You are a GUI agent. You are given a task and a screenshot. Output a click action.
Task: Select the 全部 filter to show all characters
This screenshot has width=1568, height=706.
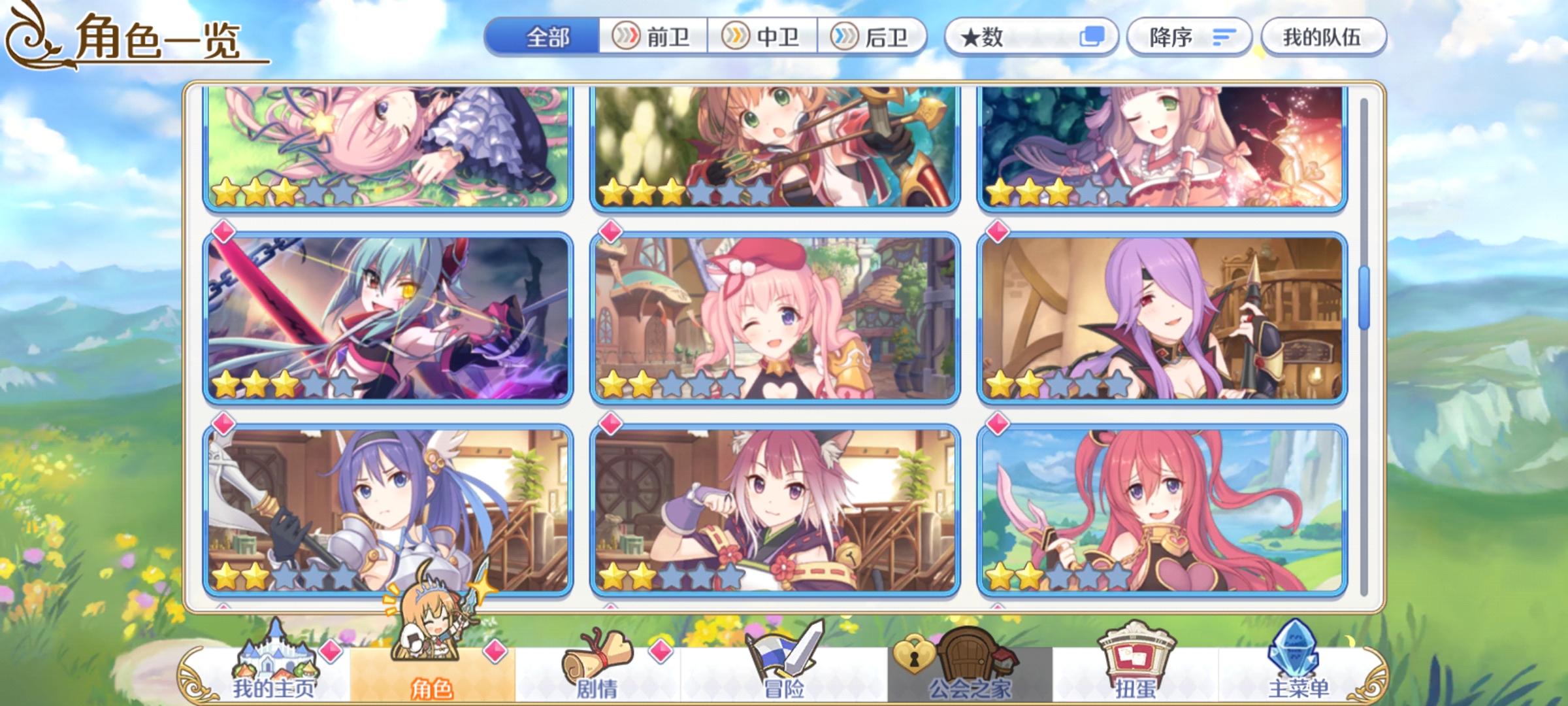coord(547,37)
